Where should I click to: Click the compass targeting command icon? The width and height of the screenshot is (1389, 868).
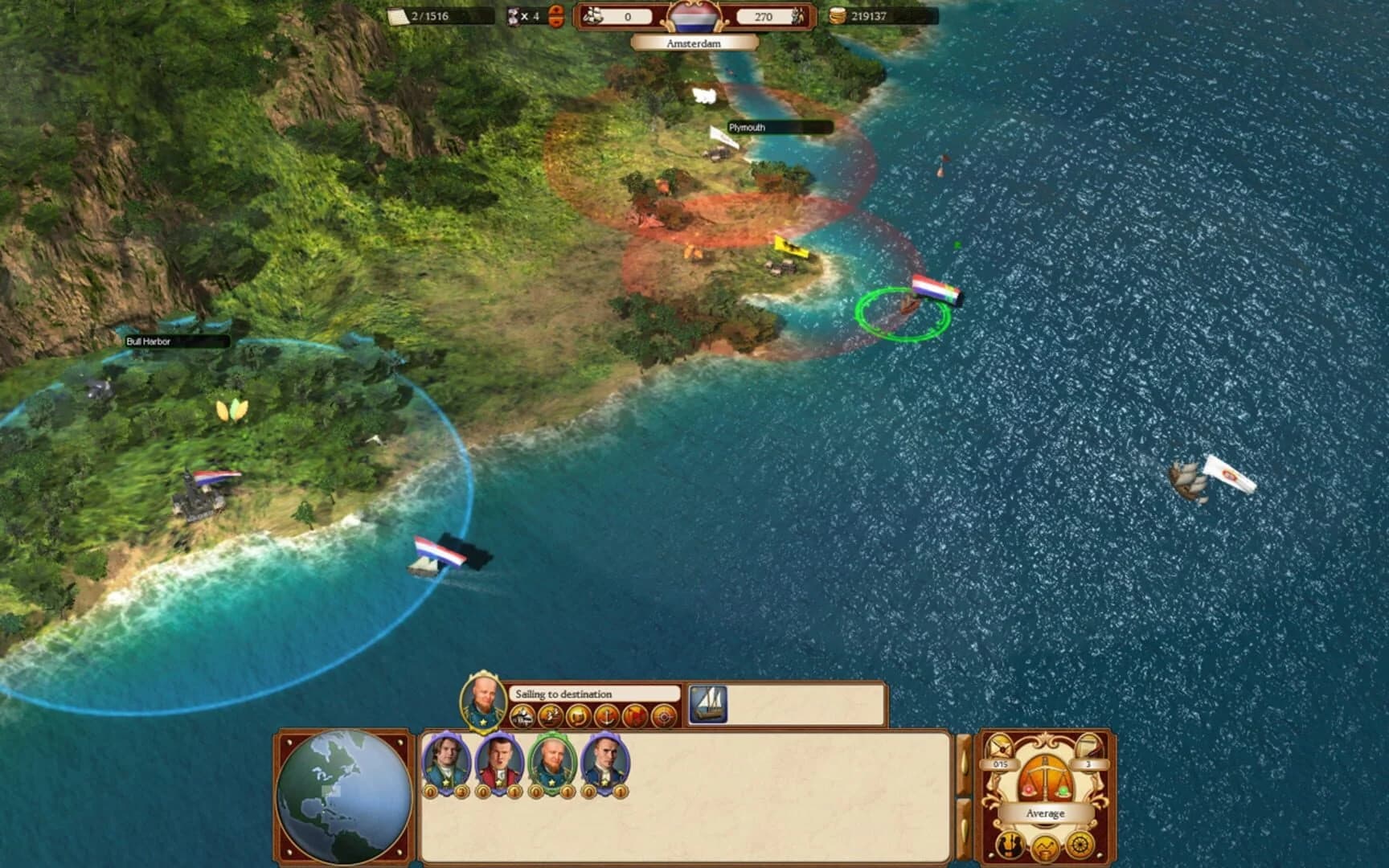coord(662,716)
